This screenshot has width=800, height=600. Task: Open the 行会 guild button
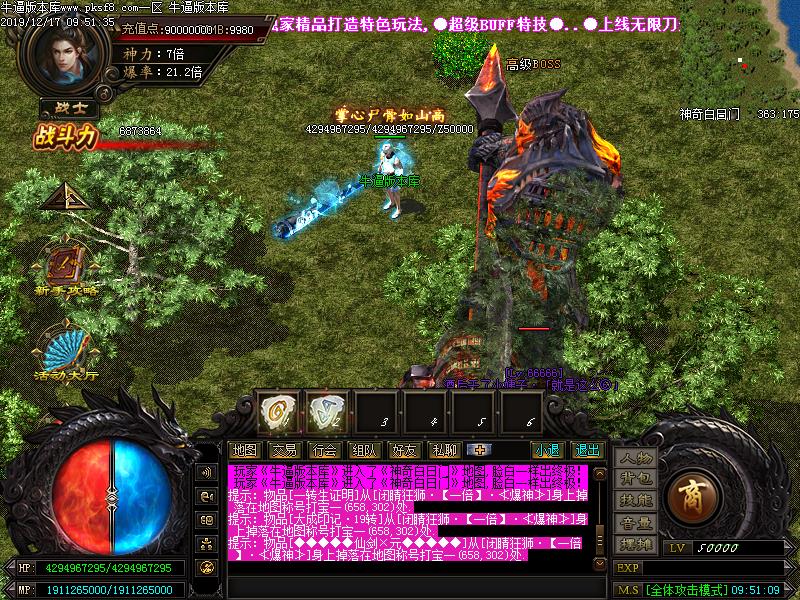323,450
